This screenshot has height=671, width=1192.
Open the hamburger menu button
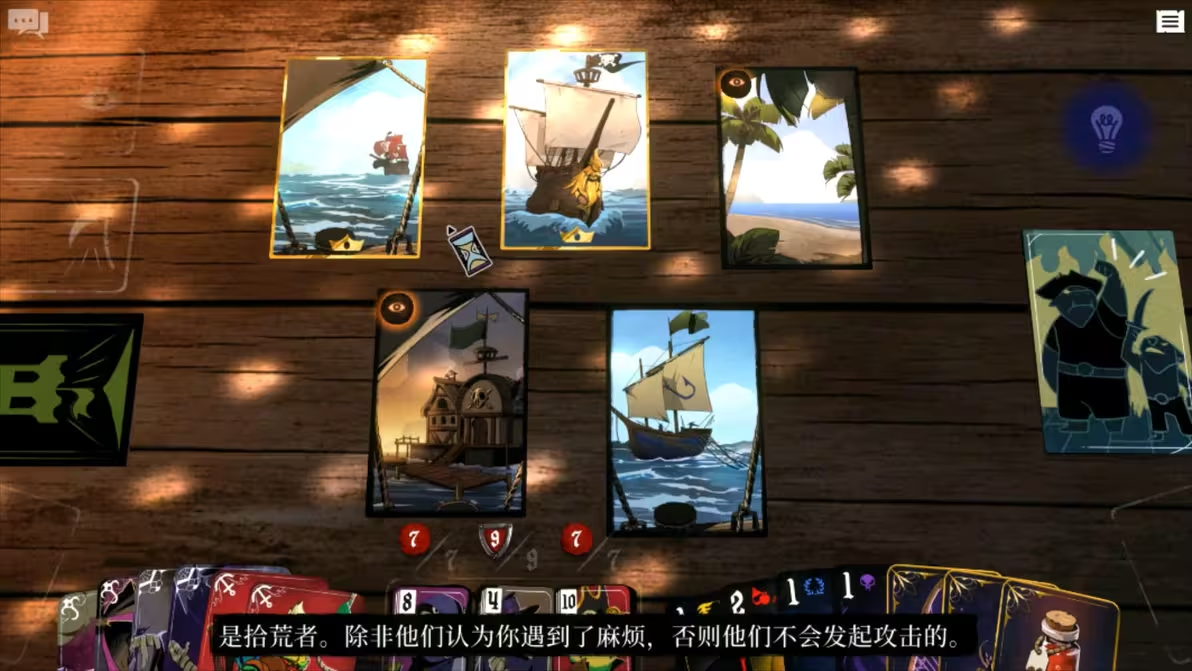click(x=1169, y=21)
